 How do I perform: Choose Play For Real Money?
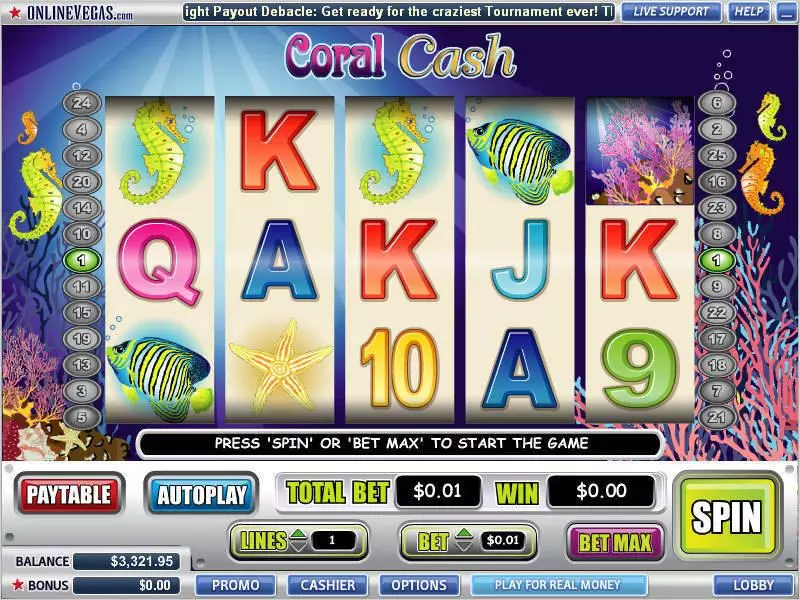(x=559, y=585)
